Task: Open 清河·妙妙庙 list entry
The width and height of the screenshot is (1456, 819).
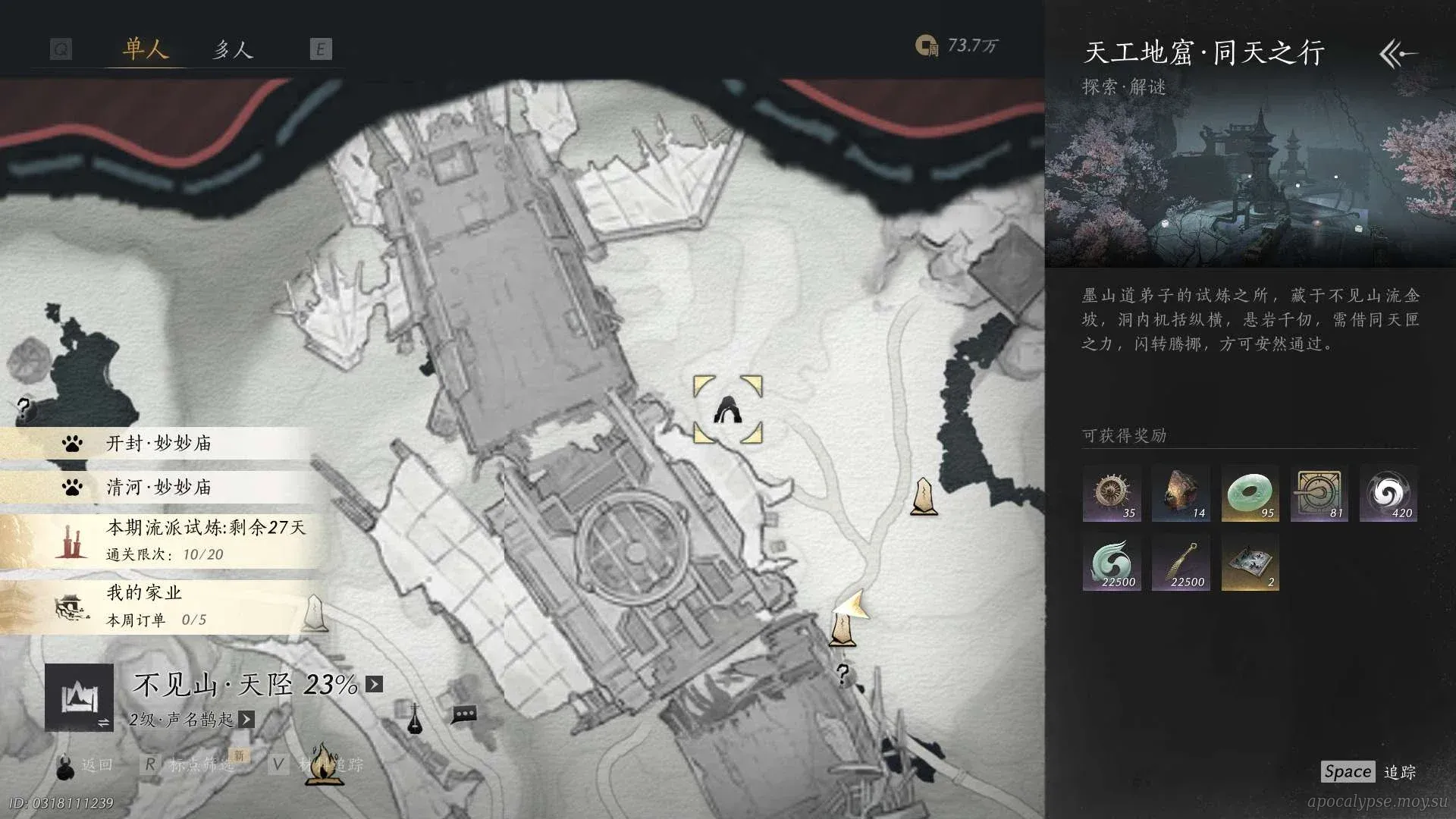Action: click(x=158, y=487)
